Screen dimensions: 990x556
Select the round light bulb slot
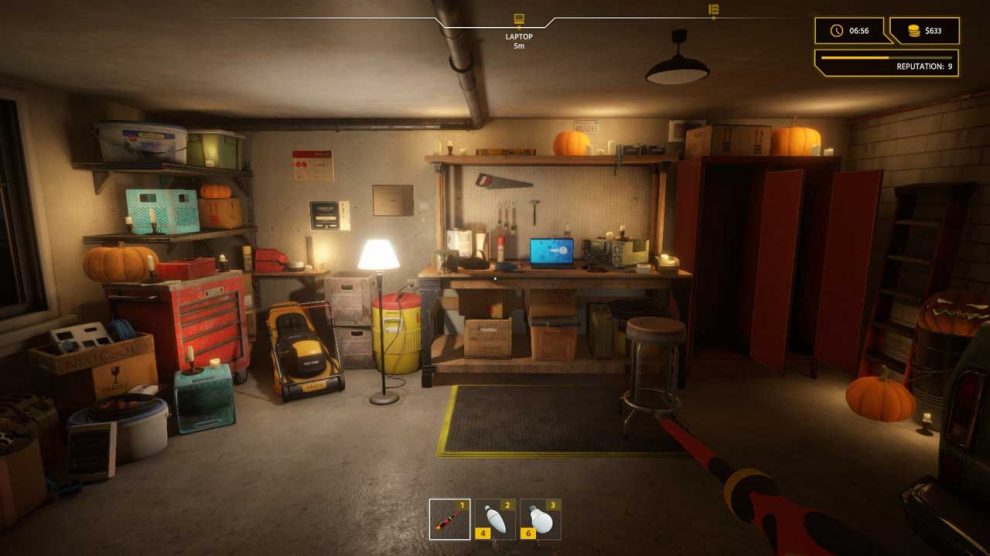click(539, 519)
